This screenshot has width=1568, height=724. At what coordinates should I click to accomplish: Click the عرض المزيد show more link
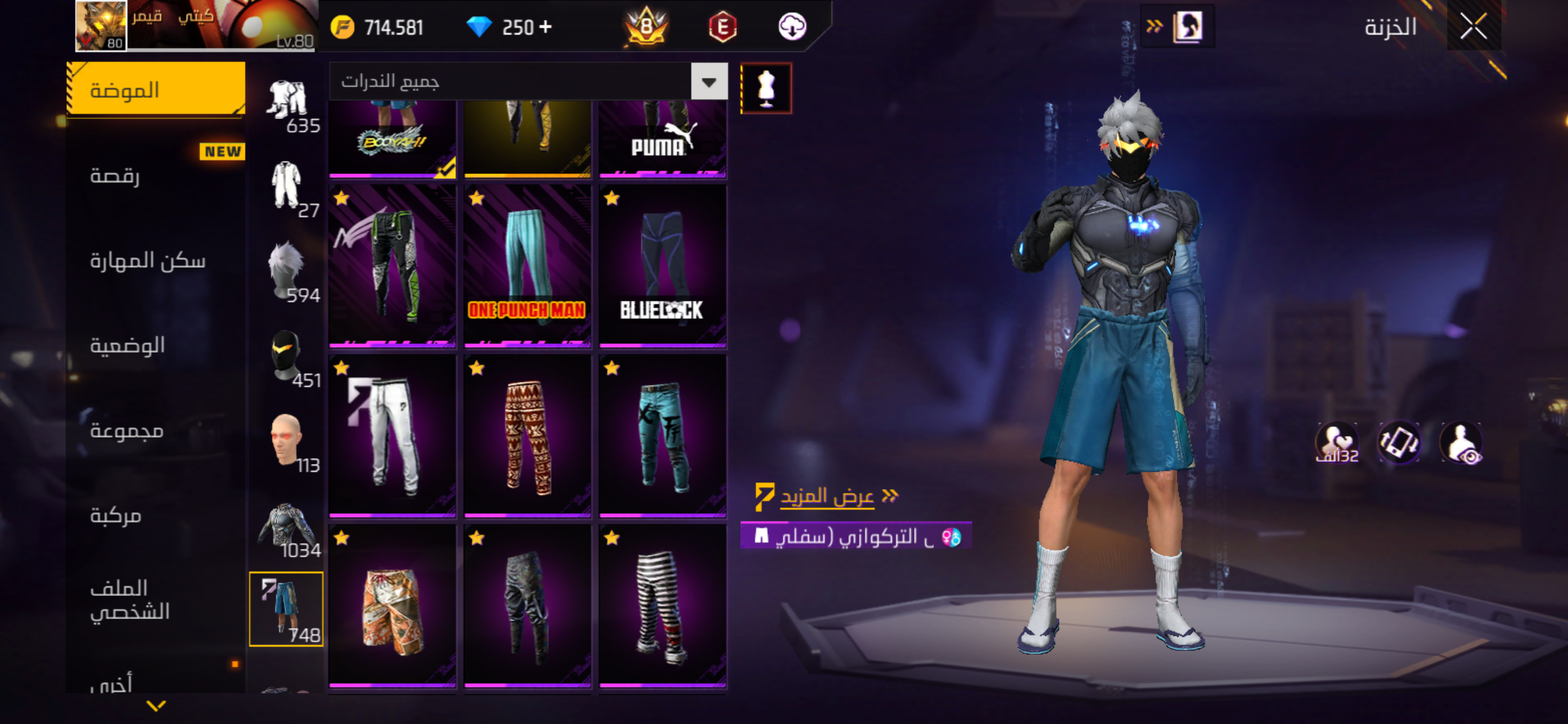827,496
